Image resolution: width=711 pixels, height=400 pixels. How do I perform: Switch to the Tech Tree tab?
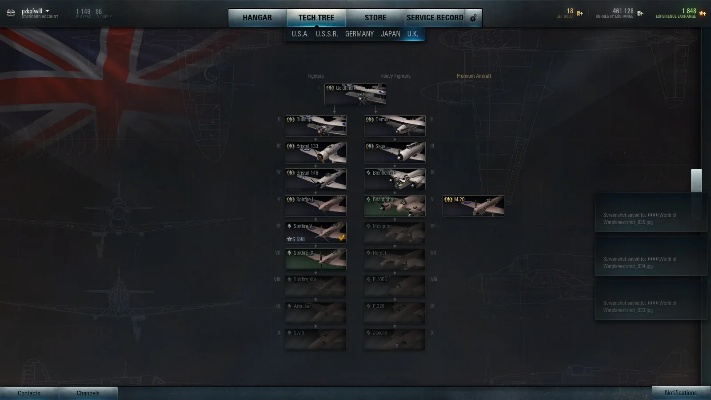315,17
